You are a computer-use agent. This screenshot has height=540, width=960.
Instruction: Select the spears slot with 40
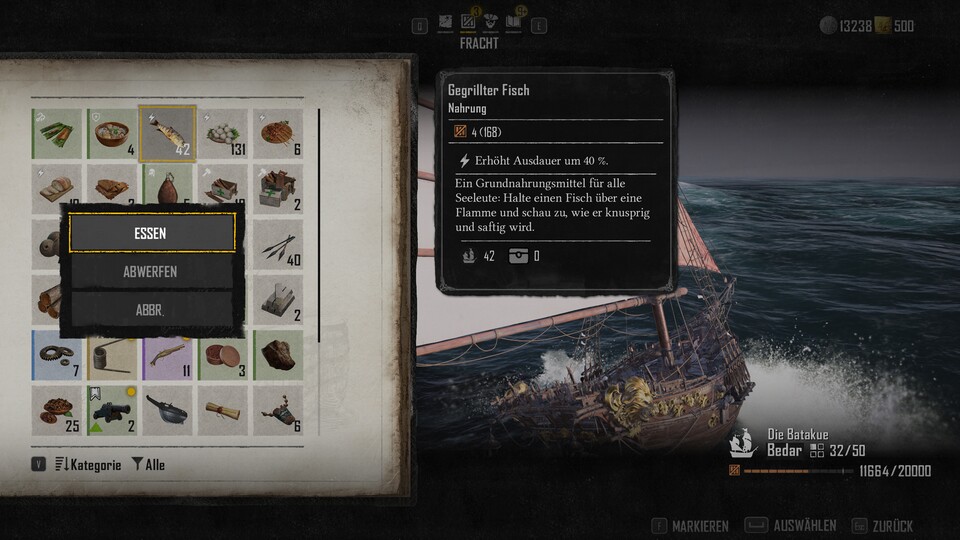pyautogui.click(x=277, y=245)
